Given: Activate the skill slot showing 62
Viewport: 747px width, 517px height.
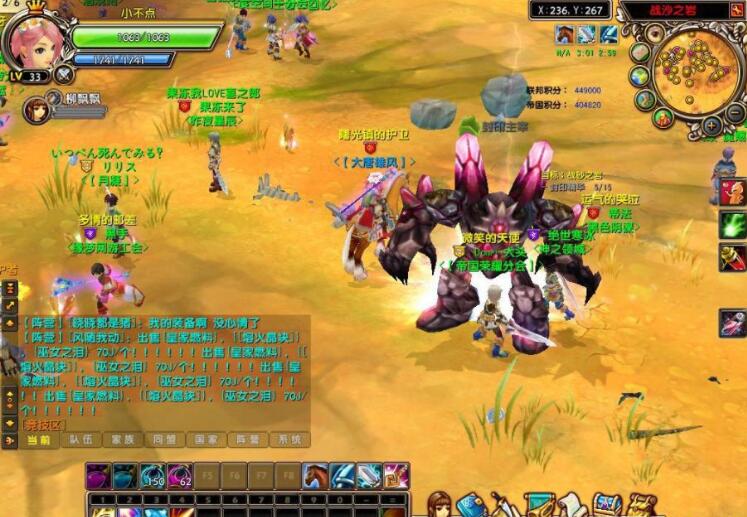Looking at the screenshot, I should (x=179, y=476).
